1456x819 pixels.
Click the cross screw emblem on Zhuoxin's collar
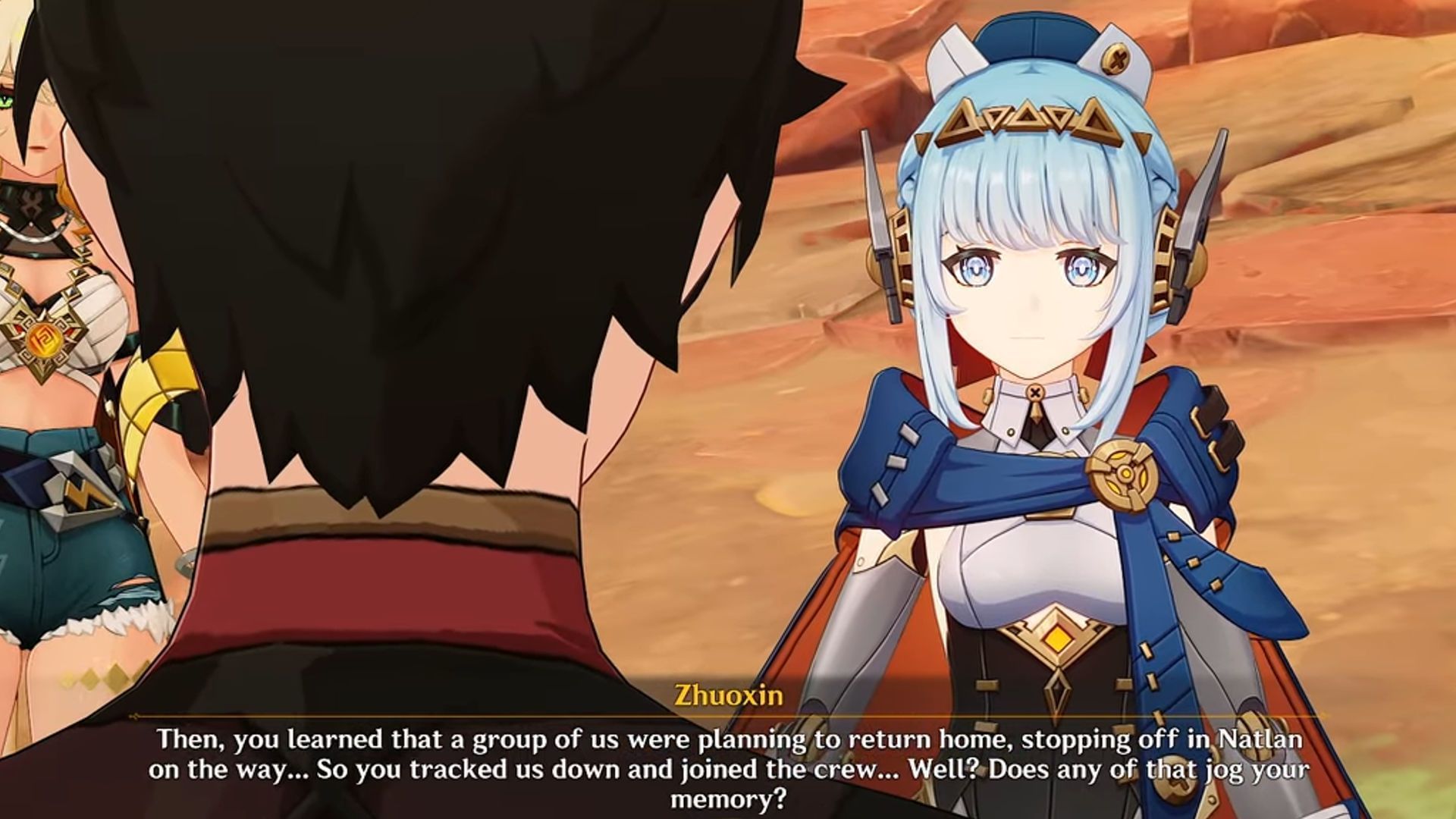coord(1034,391)
